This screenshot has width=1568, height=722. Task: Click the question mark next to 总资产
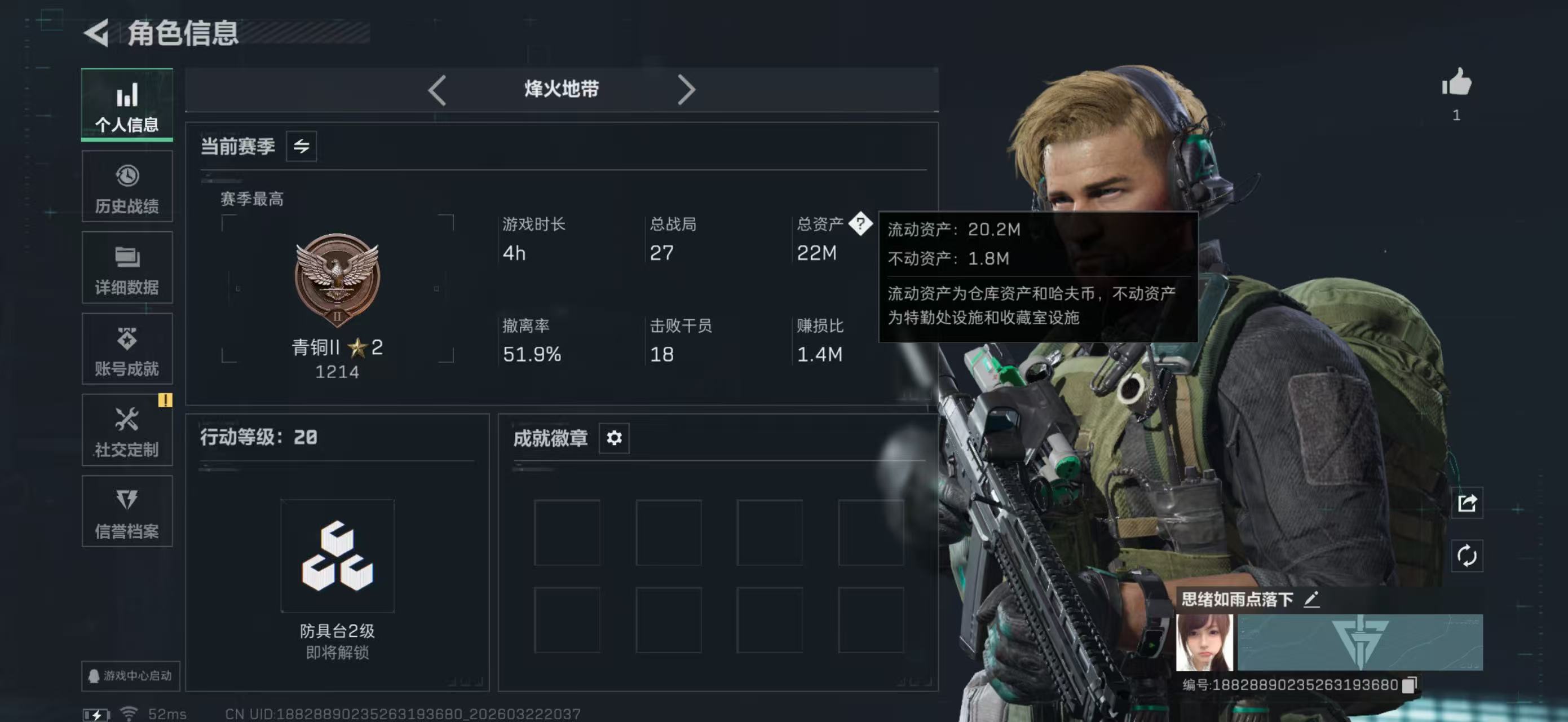click(860, 224)
